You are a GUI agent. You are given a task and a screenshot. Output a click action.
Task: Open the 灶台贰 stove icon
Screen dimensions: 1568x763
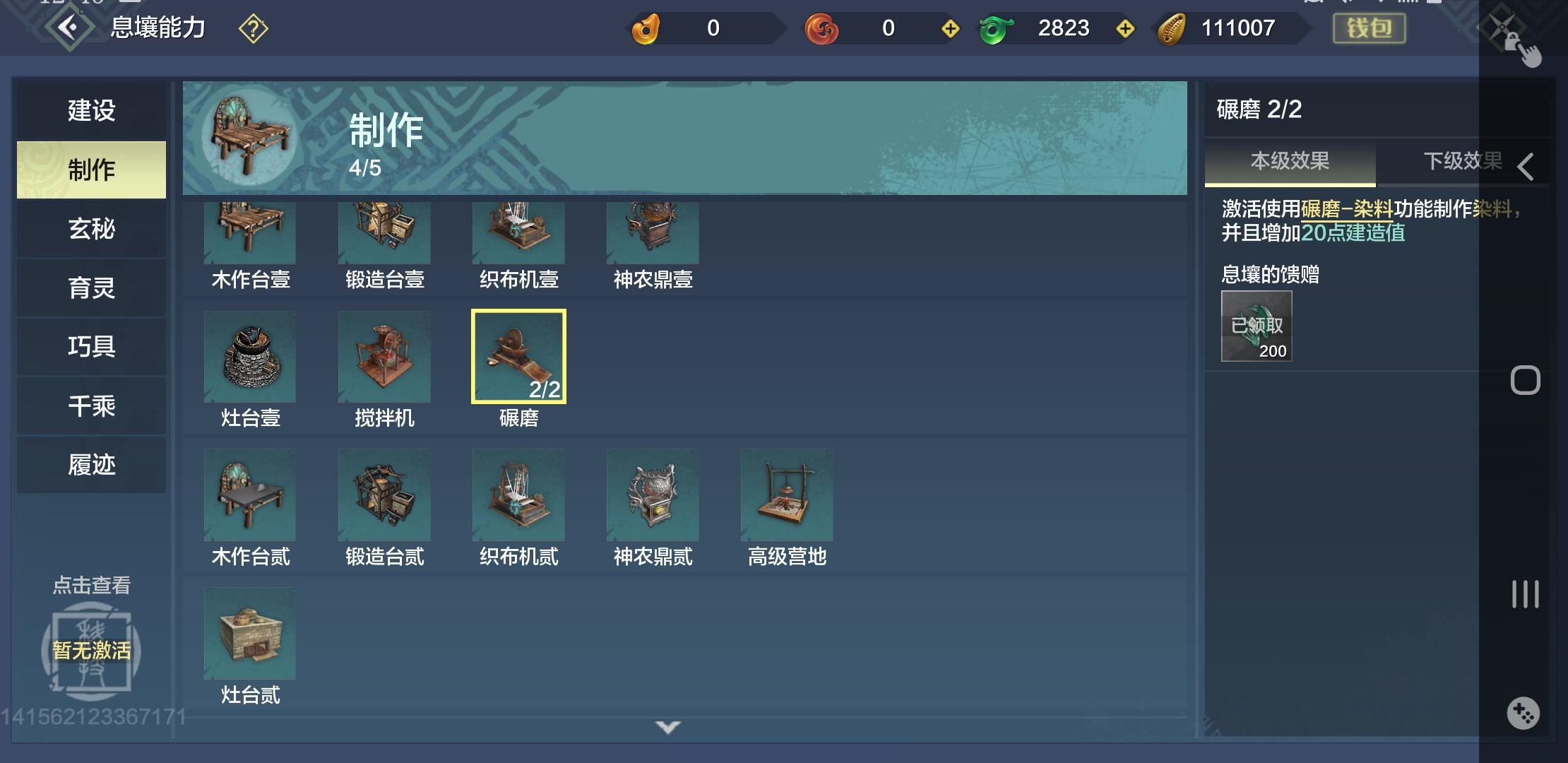[250, 634]
